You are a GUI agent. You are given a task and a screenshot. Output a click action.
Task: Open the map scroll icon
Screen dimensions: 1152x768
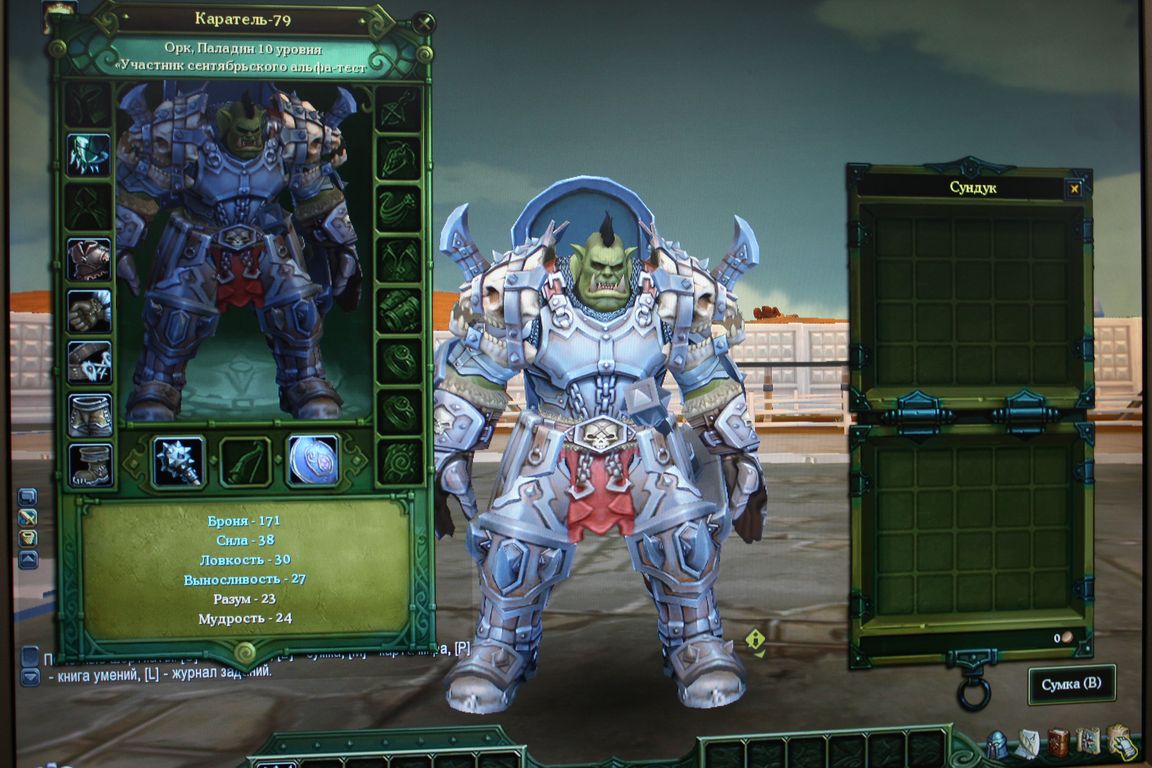pyautogui.click(x=1088, y=742)
